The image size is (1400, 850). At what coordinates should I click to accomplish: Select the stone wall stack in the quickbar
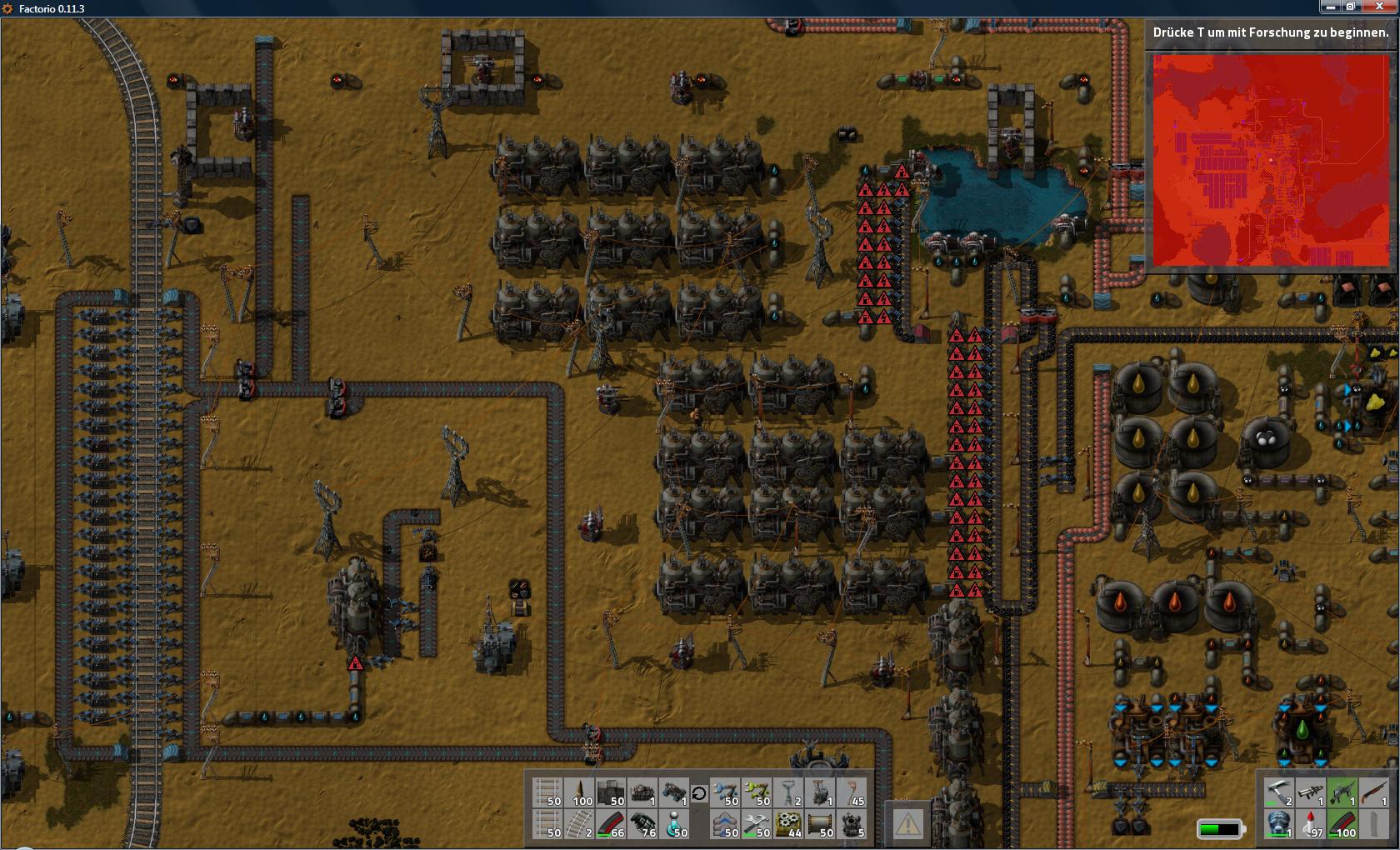tap(611, 792)
